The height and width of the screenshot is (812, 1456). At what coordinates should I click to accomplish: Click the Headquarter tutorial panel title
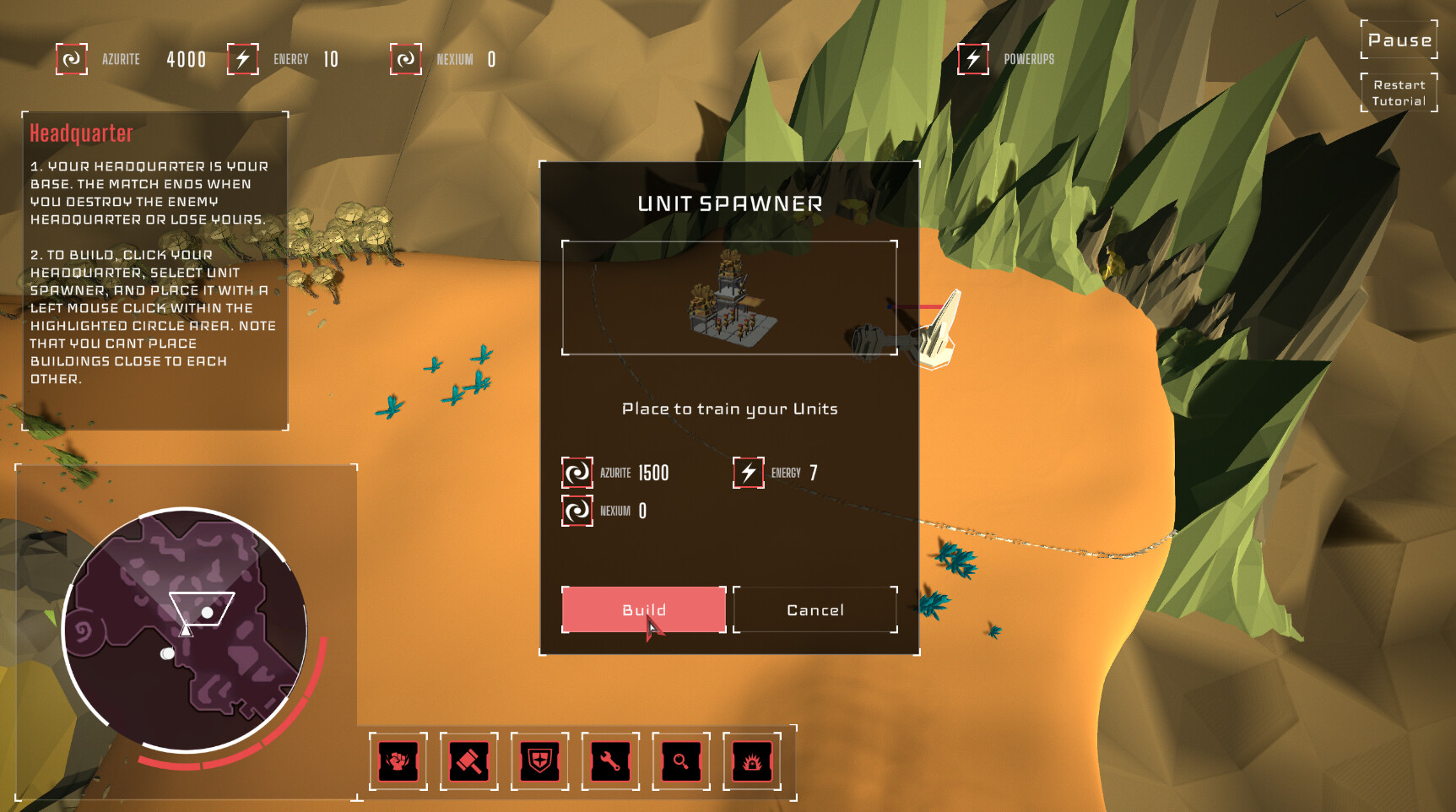pyautogui.click(x=81, y=132)
